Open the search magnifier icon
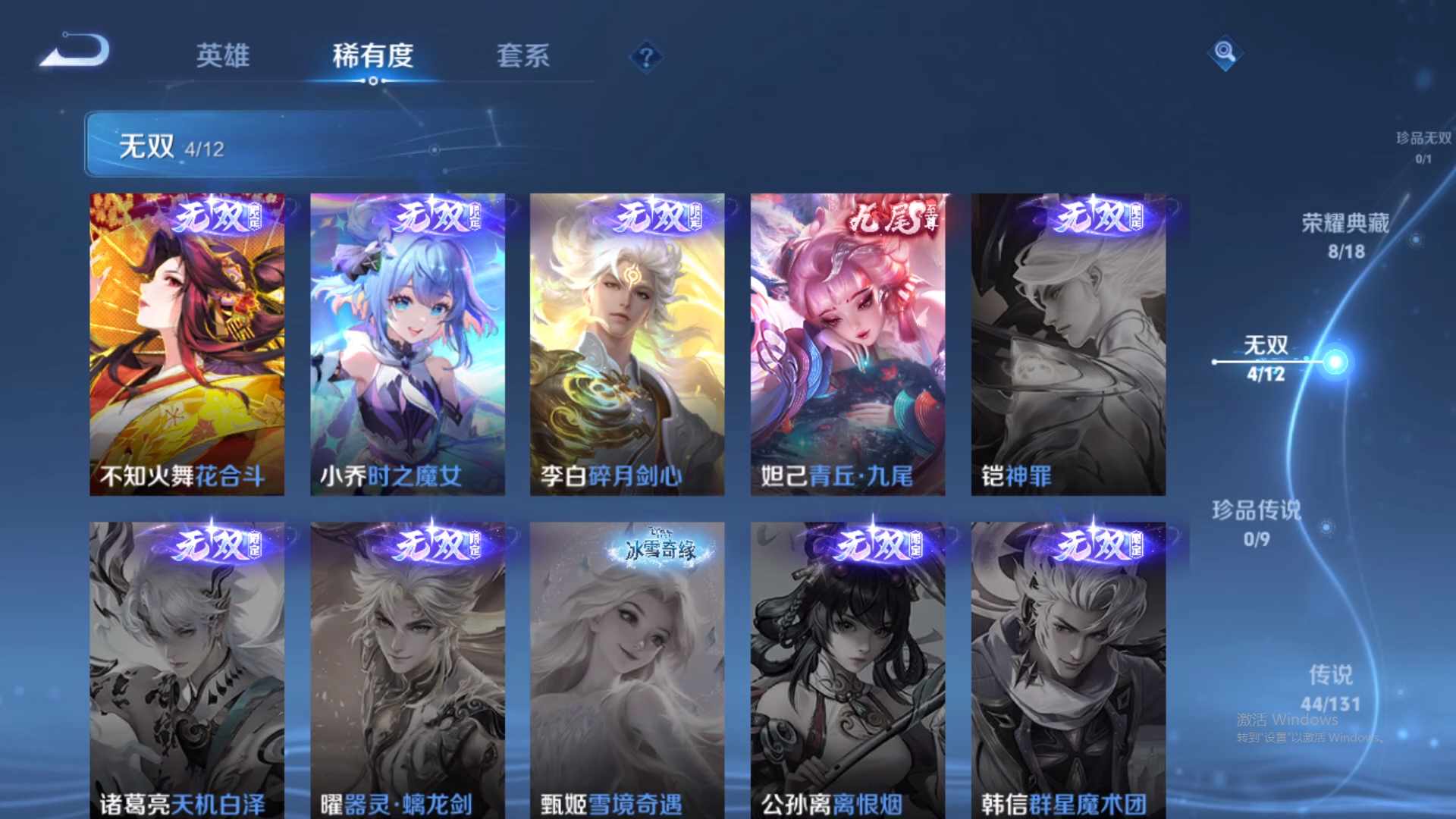This screenshot has width=1456, height=819. coord(1224,53)
